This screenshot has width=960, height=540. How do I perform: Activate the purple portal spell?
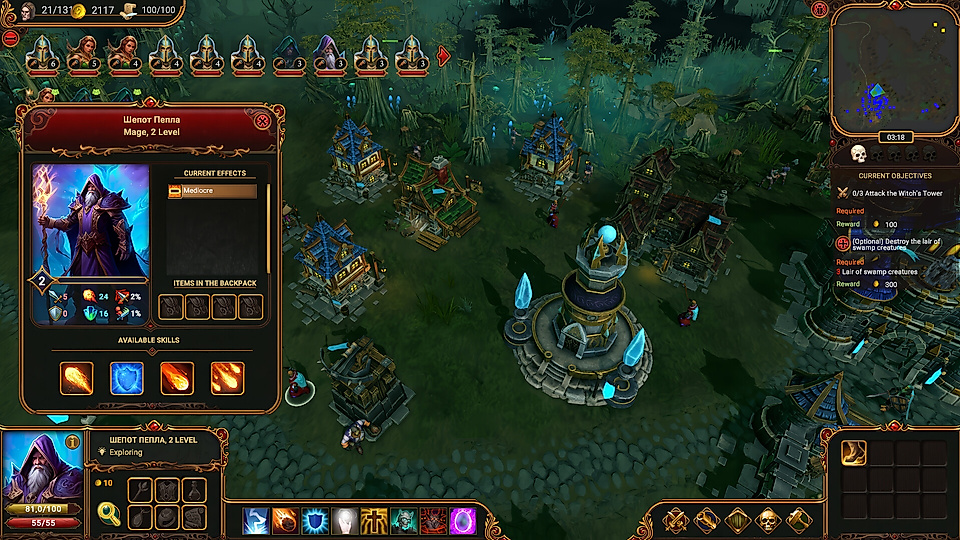[x=463, y=521]
